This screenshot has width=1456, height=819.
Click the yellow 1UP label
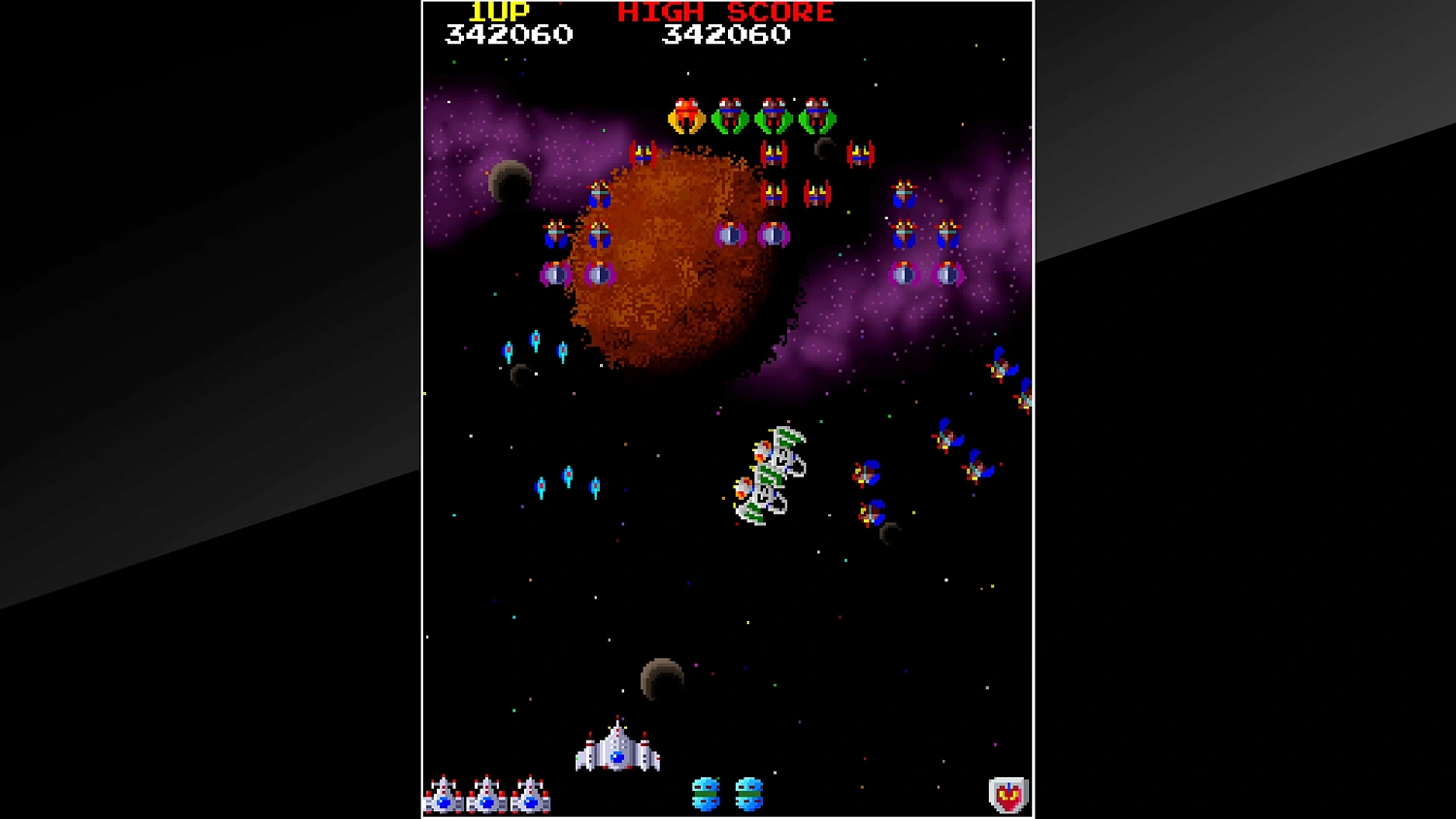500,12
